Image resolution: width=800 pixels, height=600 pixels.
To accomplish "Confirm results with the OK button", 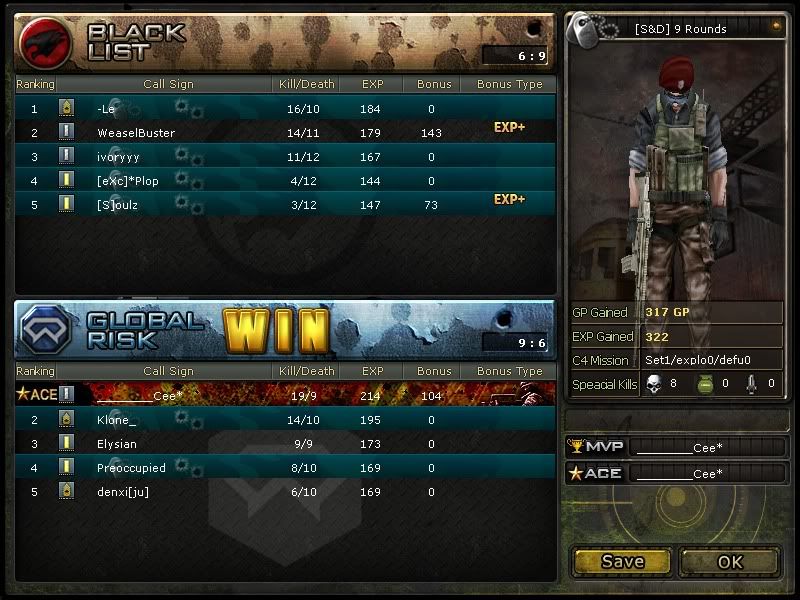I will (x=730, y=562).
